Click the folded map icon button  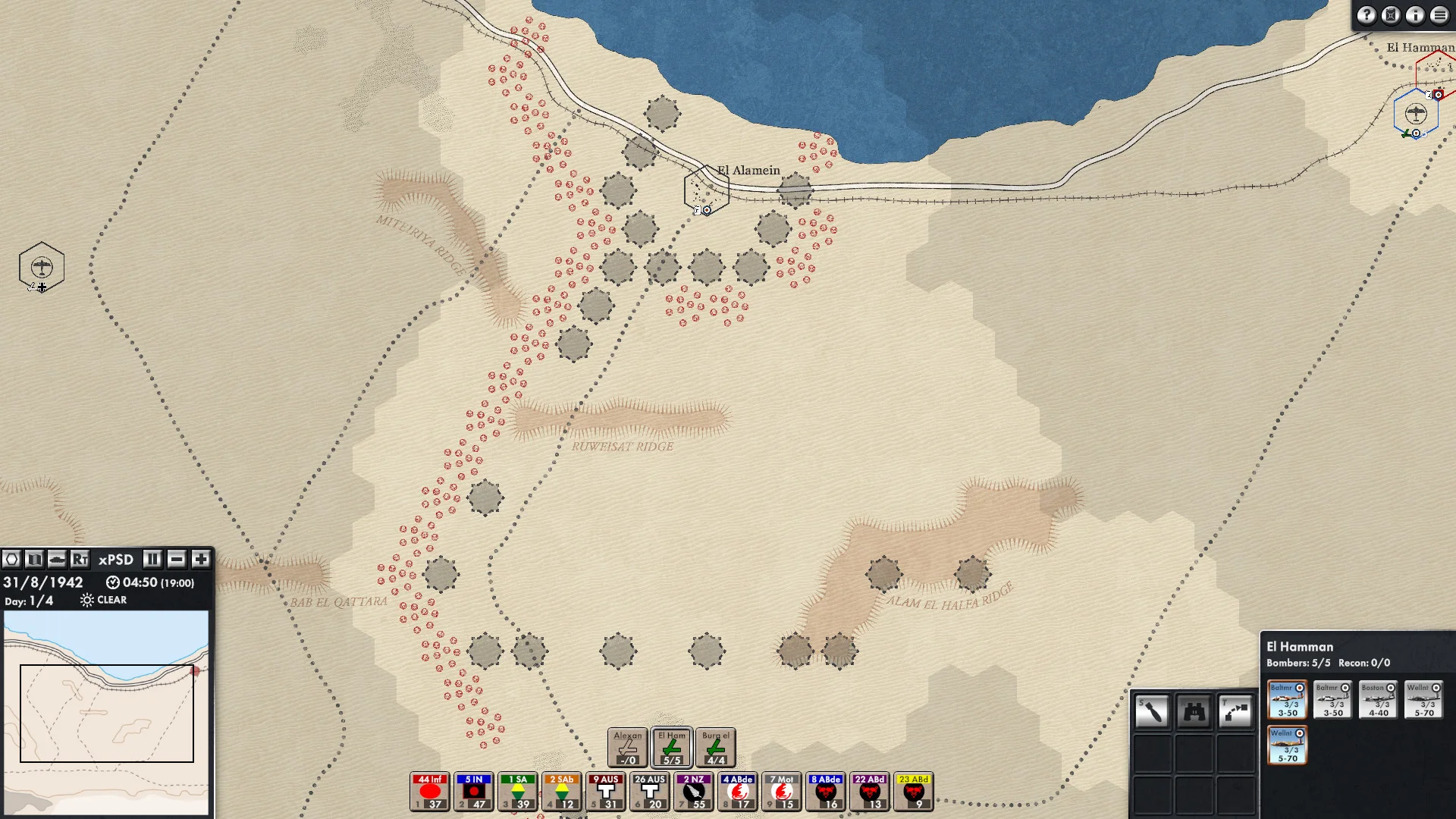click(34, 560)
